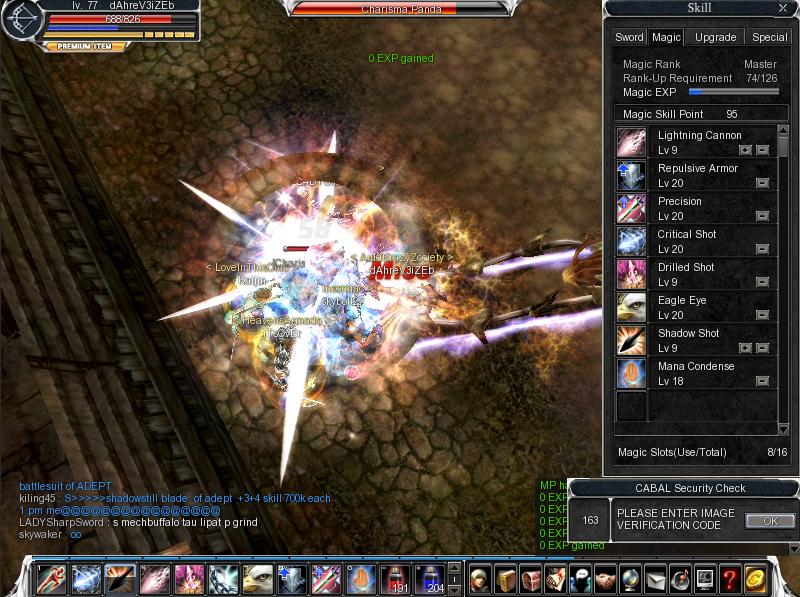Image resolution: width=800 pixels, height=597 pixels.
Task: Close the Skill window
Action: click(x=782, y=9)
